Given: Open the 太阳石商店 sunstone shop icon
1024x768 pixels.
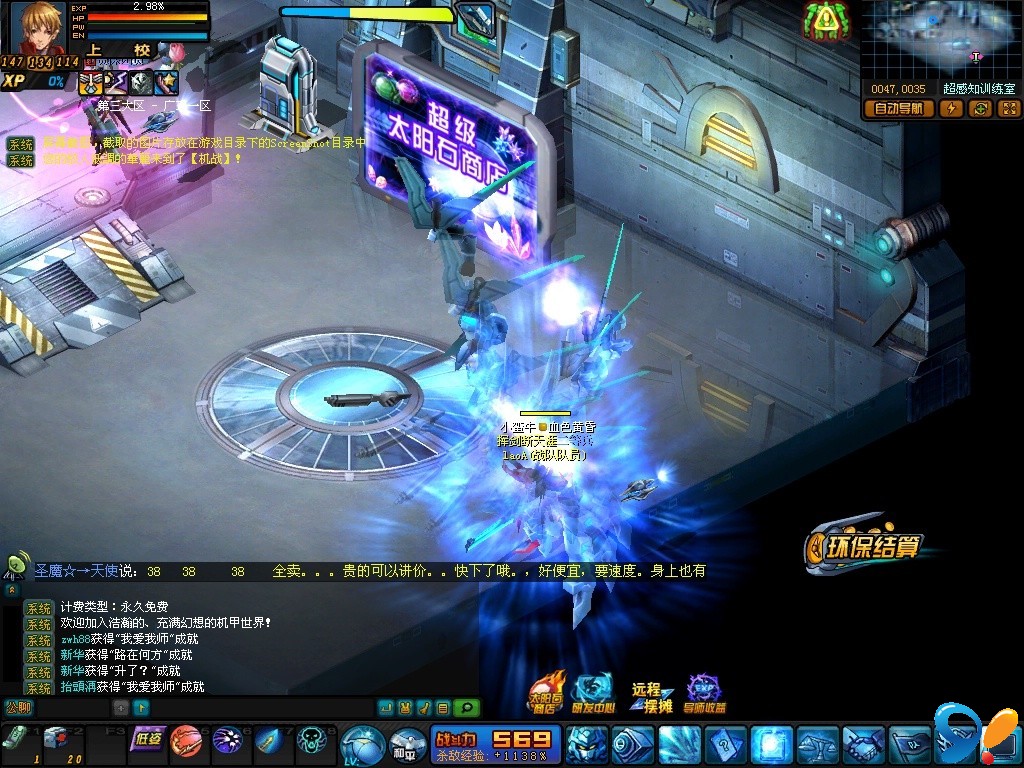Looking at the screenshot, I should [x=546, y=692].
